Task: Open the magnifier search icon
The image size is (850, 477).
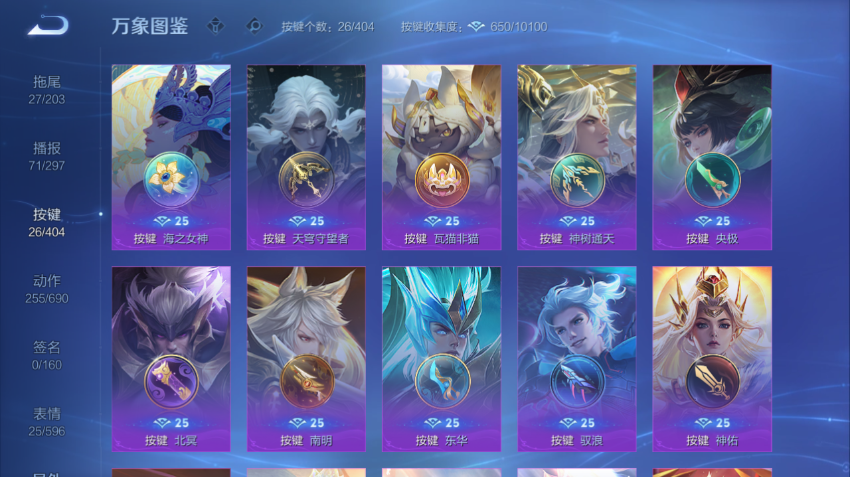Action: pyautogui.click(x=254, y=26)
